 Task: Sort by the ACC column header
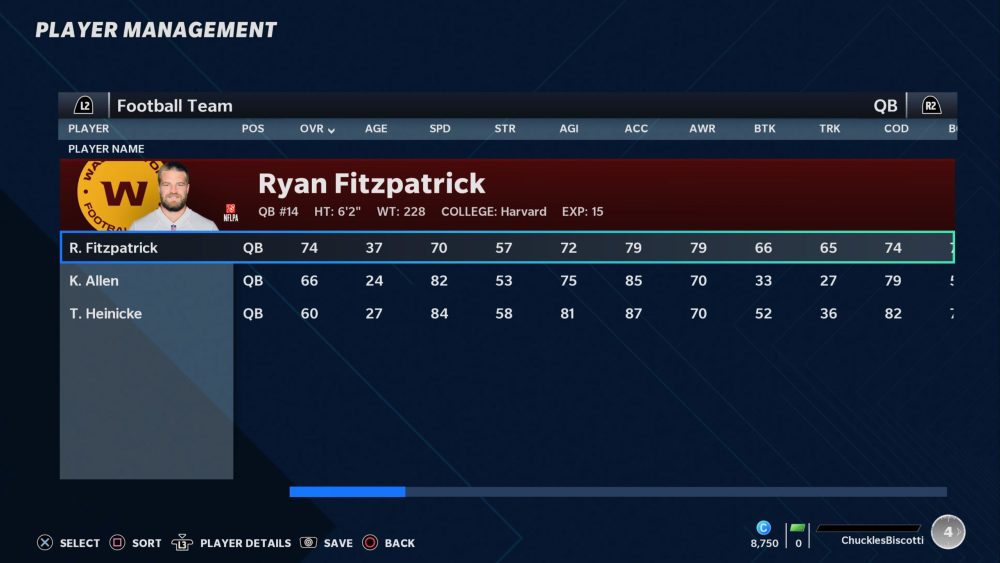pyautogui.click(x=635, y=129)
